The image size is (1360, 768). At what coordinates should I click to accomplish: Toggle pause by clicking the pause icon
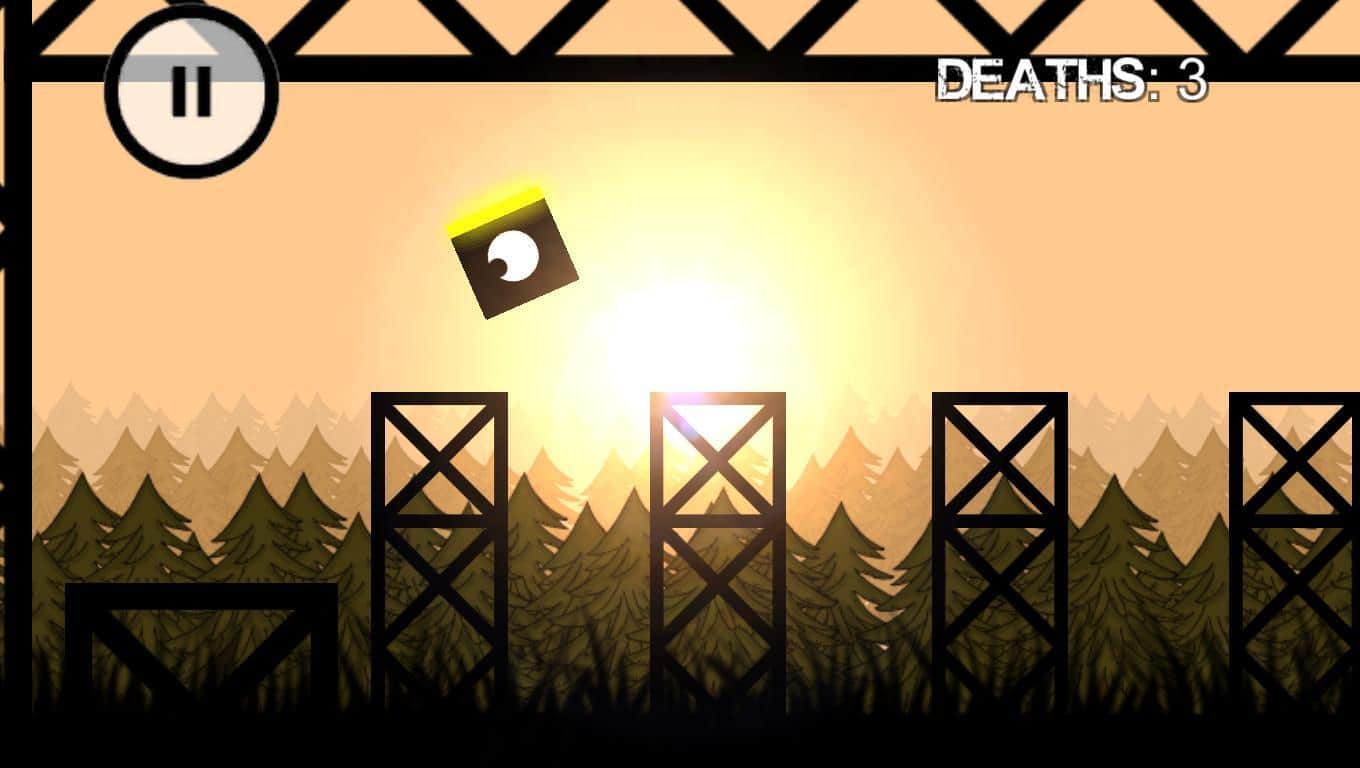point(190,90)
